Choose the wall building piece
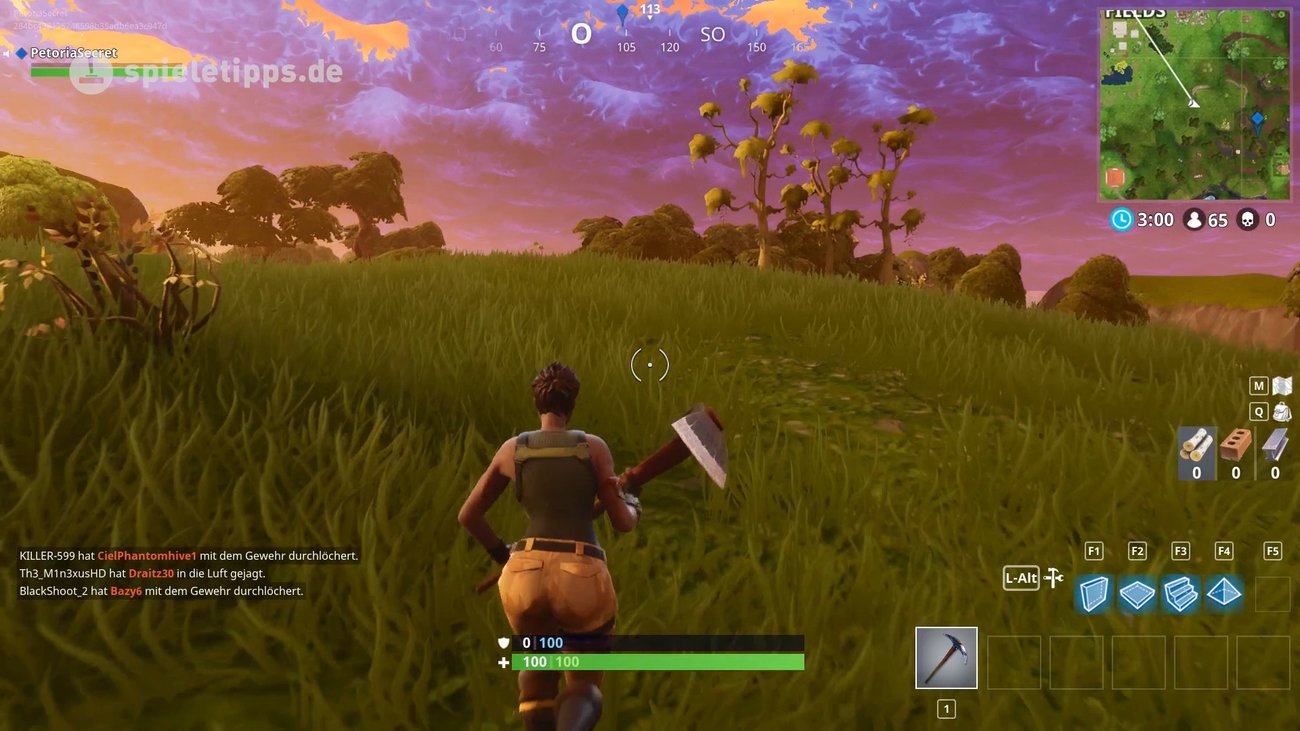The height and width of the screenshot is (731, 1300). (x=1093, y=593)
